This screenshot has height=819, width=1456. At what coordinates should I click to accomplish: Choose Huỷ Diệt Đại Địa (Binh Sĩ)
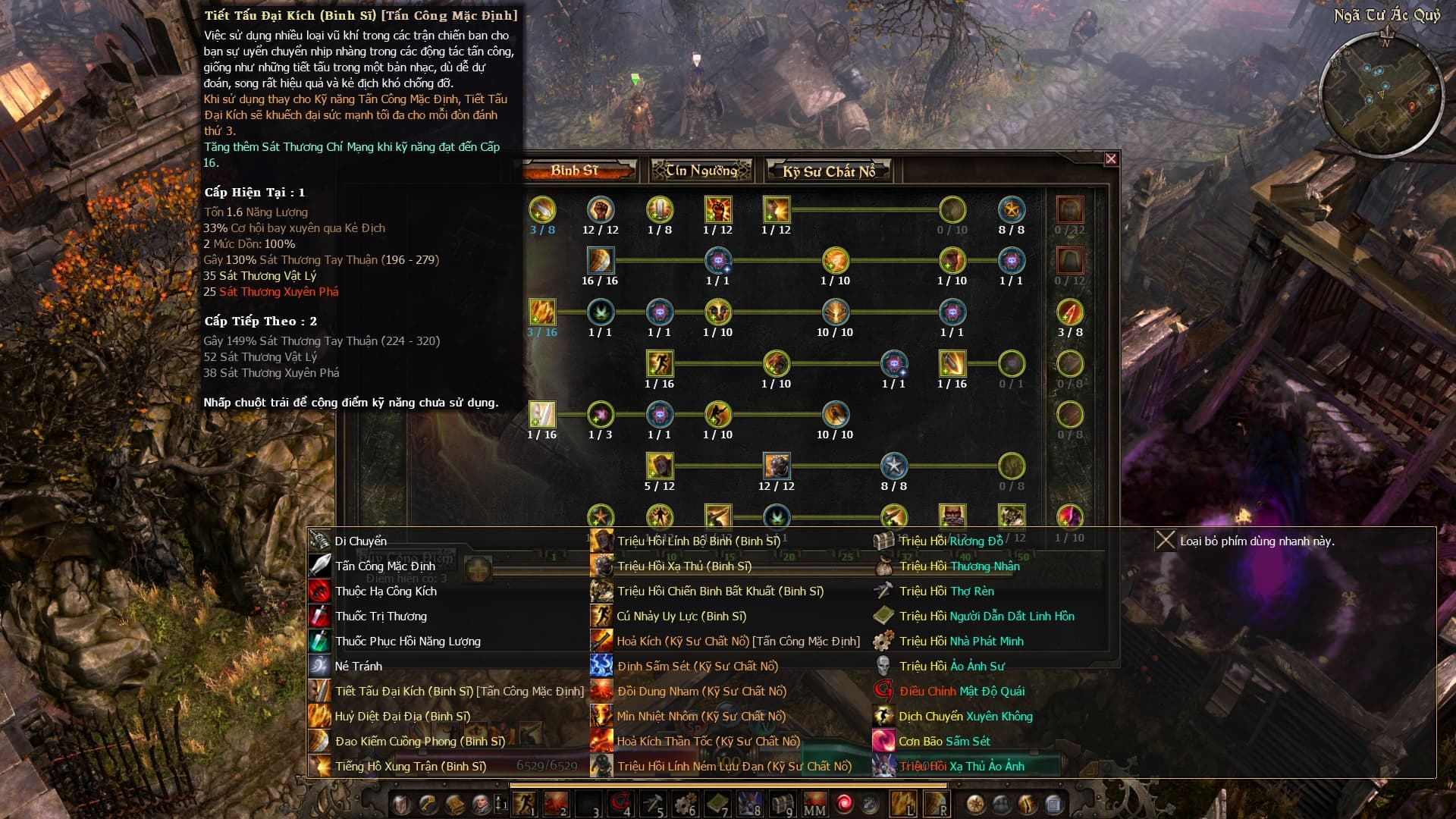click(x=402, y=717)
